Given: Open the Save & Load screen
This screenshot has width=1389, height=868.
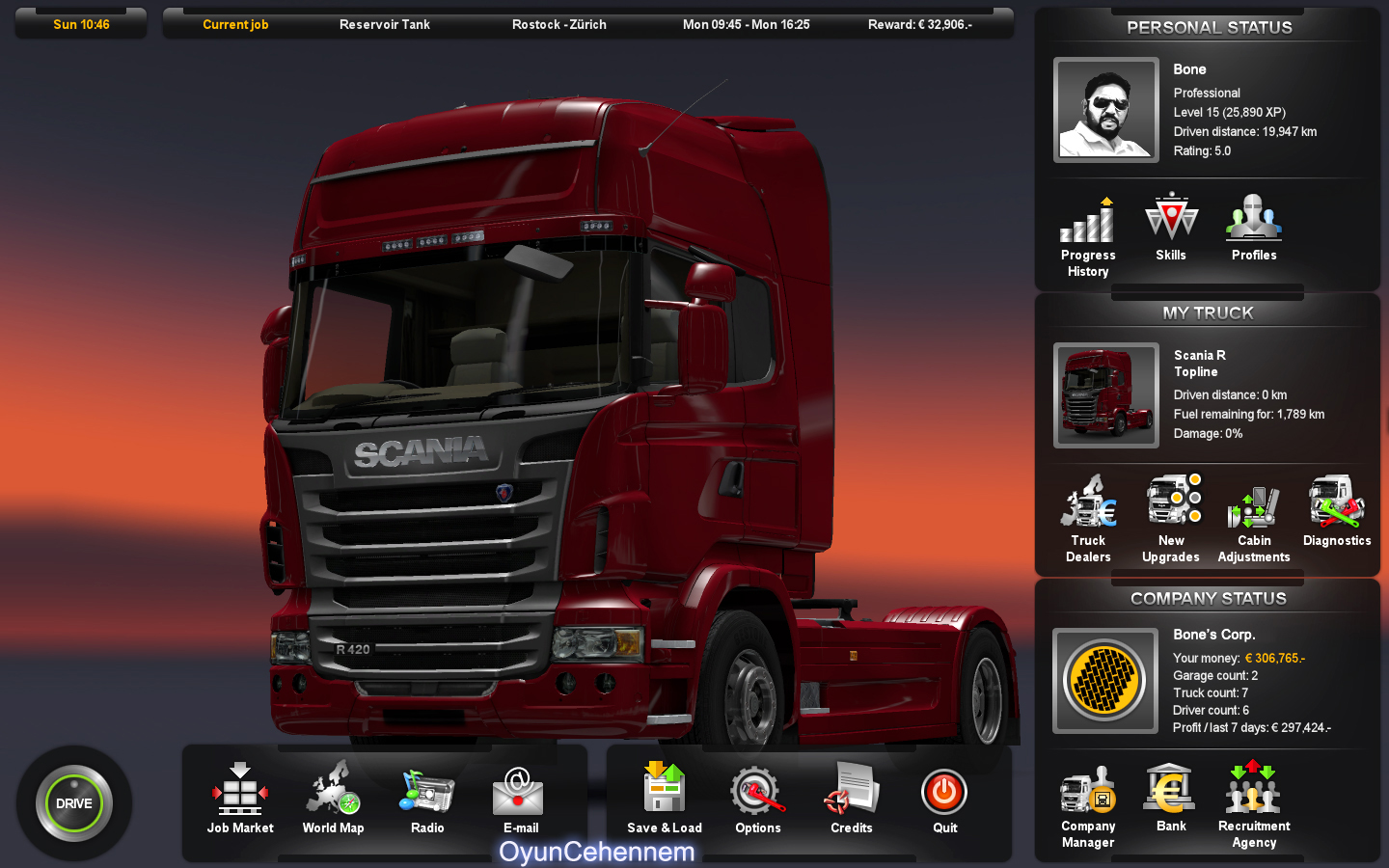Looking at the screenshot, I should (x=664, y=796).
